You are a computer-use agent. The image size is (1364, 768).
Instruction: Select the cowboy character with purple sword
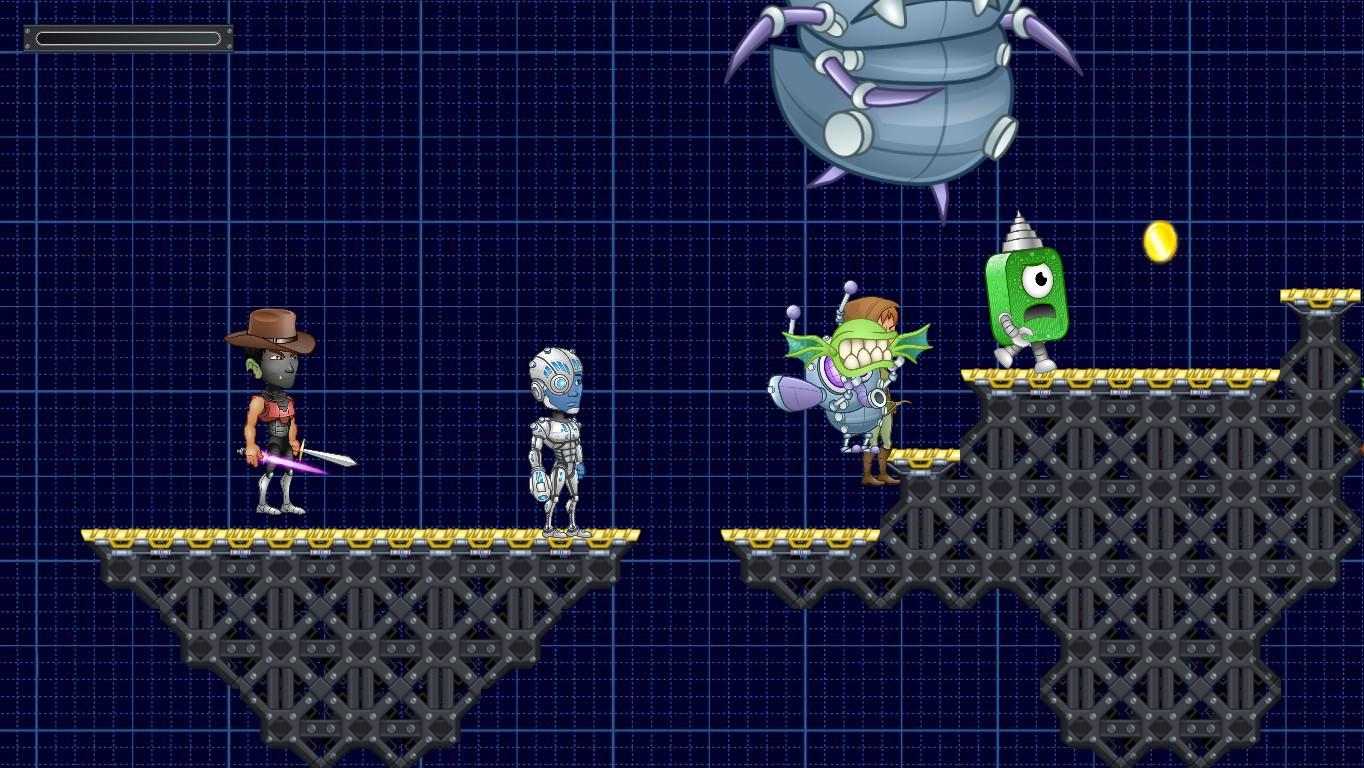275,420
